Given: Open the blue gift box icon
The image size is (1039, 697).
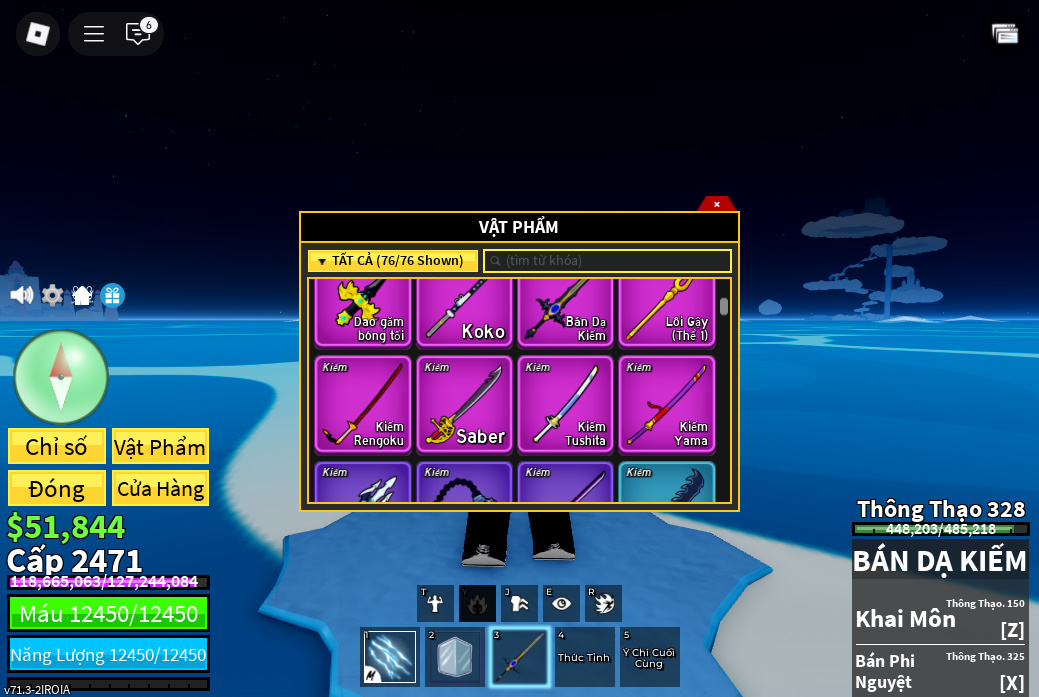Looking at the screenshot, I should [112, 296].
